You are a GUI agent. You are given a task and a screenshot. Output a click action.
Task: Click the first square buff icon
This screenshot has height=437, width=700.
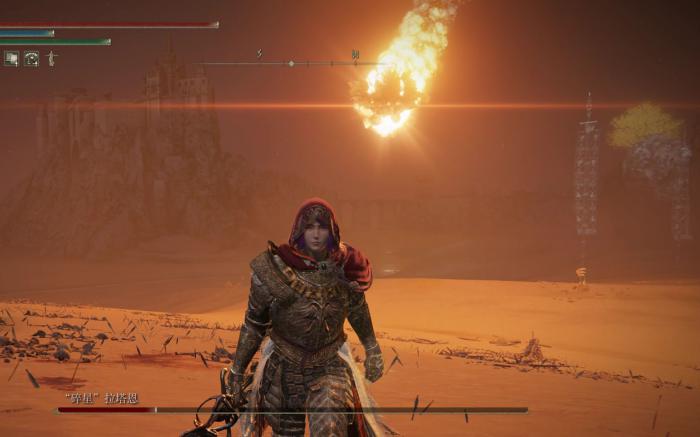(x=11, y=59)
